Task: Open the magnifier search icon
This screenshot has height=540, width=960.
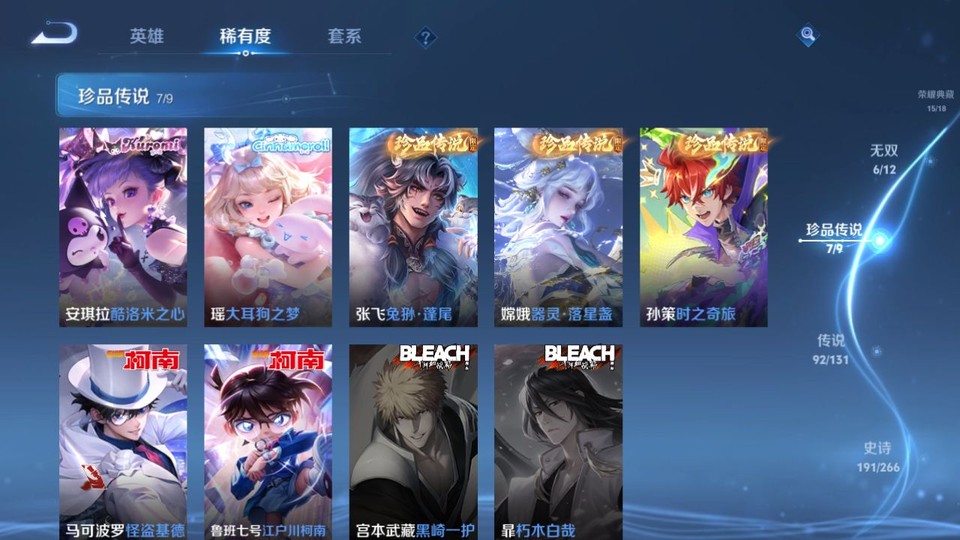Action: pyautogui.click(x=807, y=36)
